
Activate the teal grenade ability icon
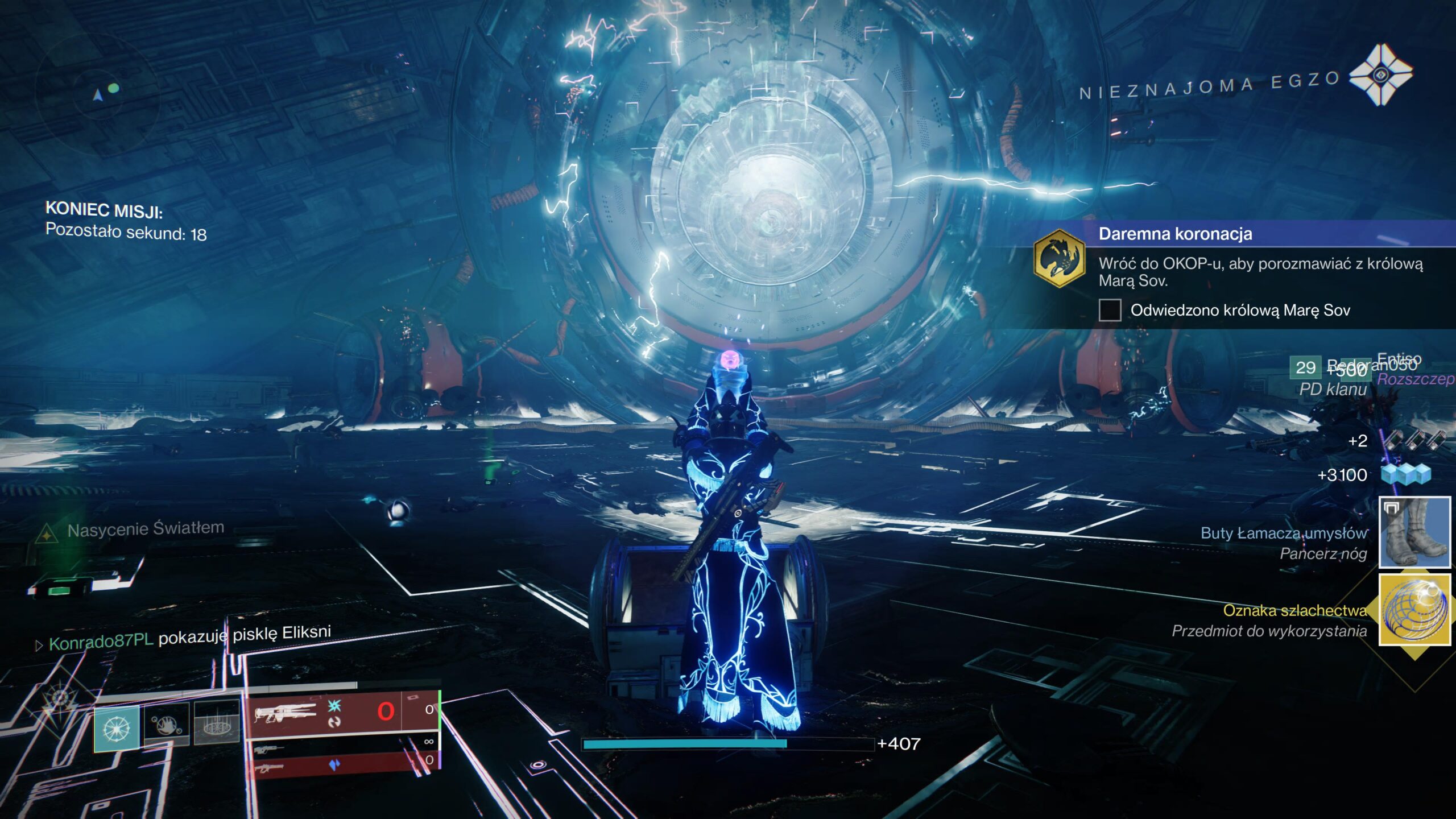[117, 727]
